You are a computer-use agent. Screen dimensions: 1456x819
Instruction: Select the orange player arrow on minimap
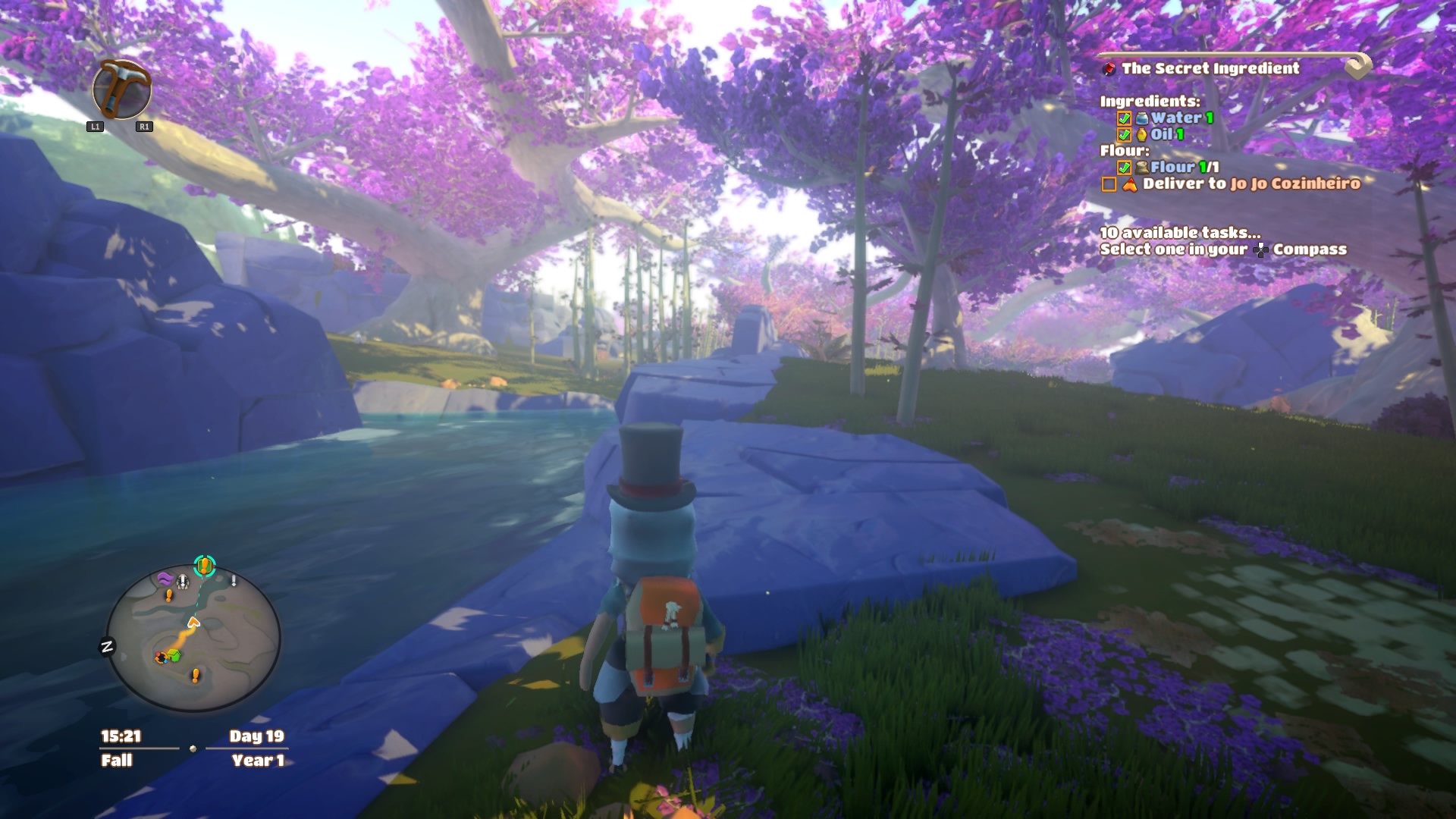193,623
